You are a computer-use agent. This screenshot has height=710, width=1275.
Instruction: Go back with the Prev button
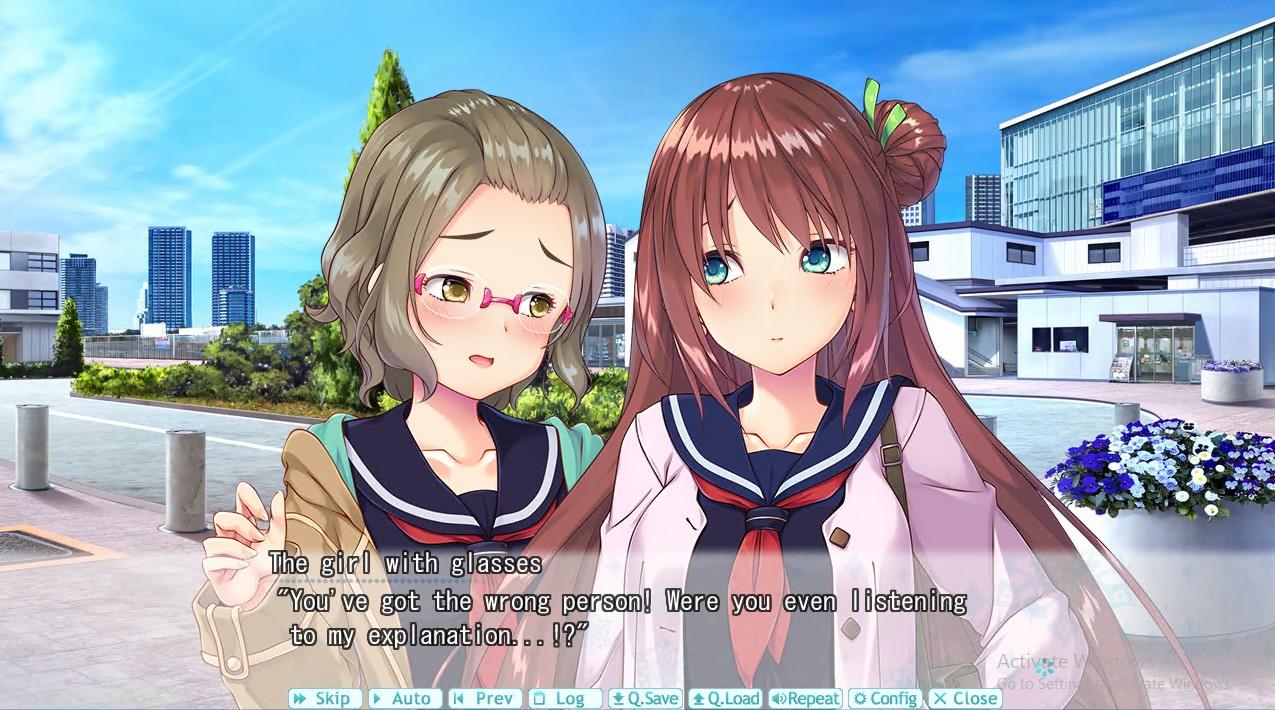tap(485, 699)
